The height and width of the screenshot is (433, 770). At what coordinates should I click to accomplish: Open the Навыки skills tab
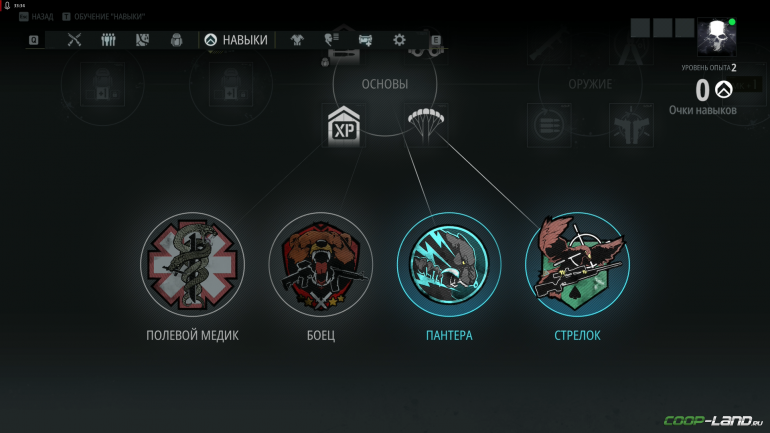(x=237, y=40)
